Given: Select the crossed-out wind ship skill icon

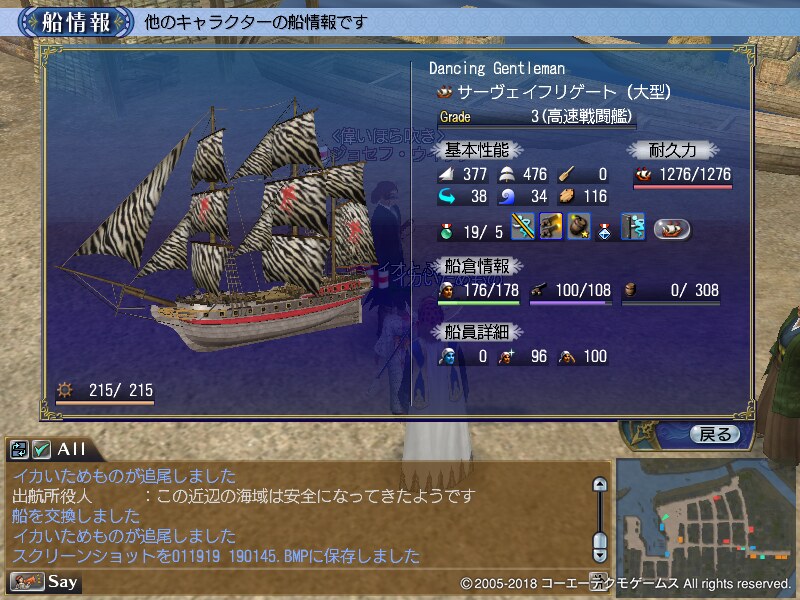Looking at the screenshot, I should click(x=523, y=227).
